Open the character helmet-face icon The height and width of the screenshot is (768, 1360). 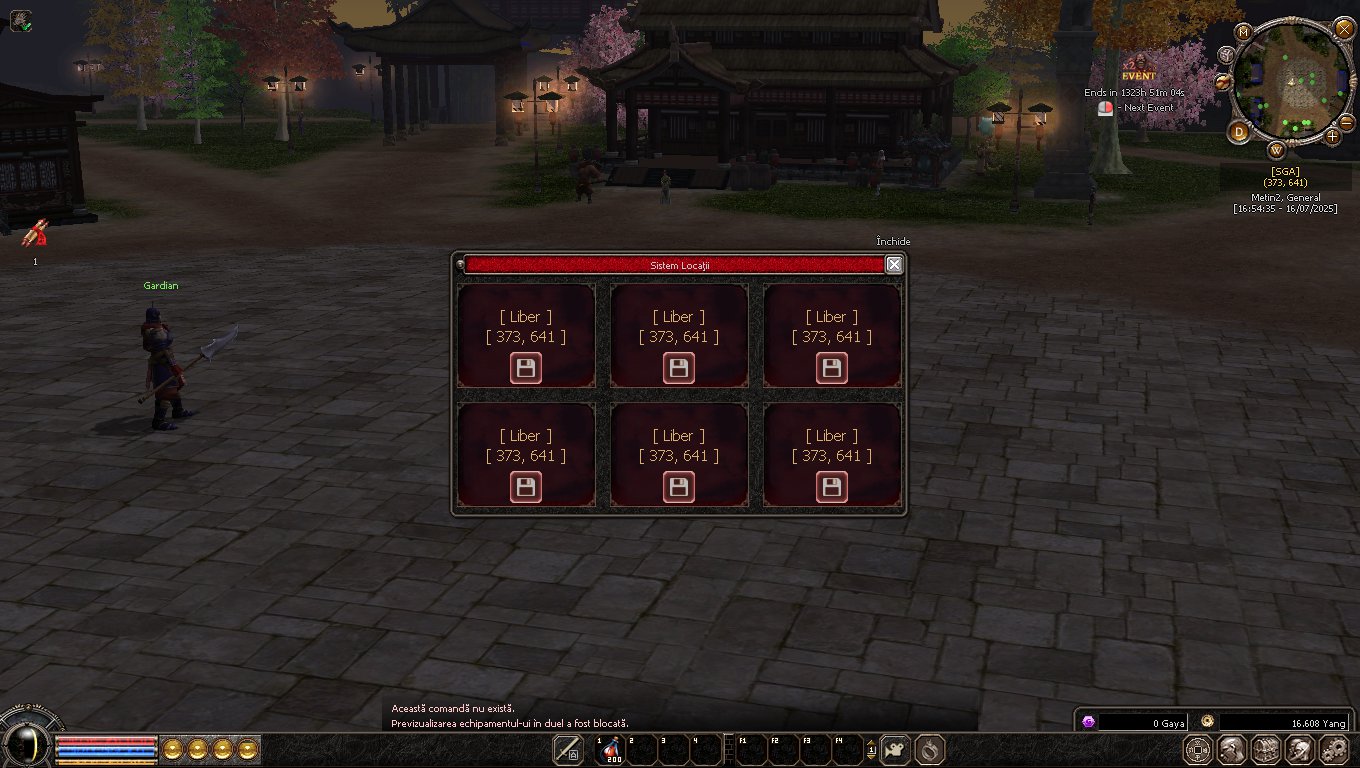[1232, 749]
